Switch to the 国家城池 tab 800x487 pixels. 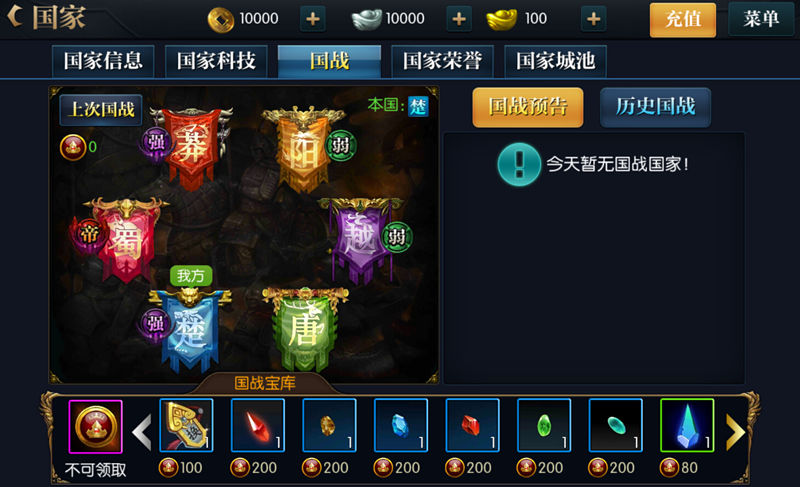click(x=555, y=61)
